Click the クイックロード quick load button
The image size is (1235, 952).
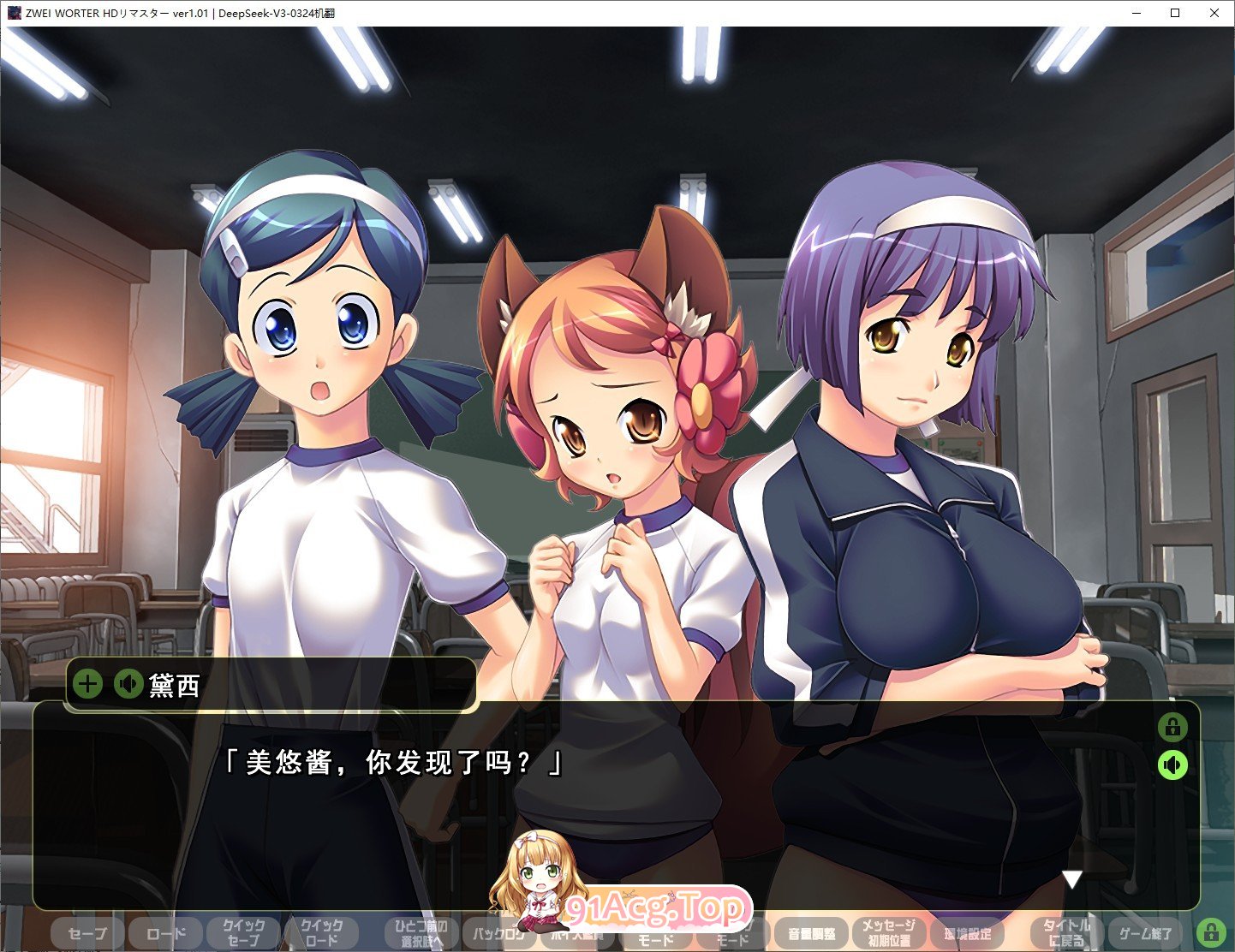coord(321,933)
